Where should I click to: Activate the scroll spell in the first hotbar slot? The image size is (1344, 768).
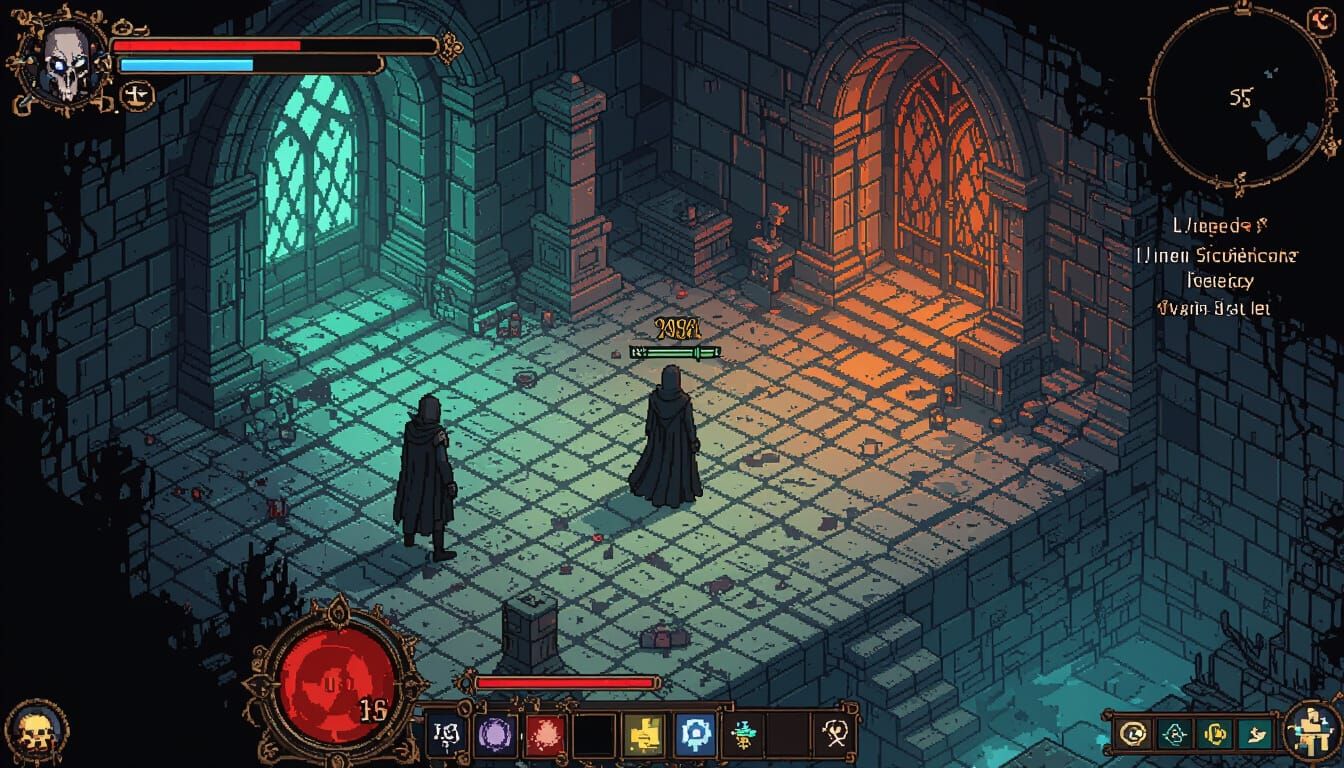pyautogui.click(x=445, y=735)
